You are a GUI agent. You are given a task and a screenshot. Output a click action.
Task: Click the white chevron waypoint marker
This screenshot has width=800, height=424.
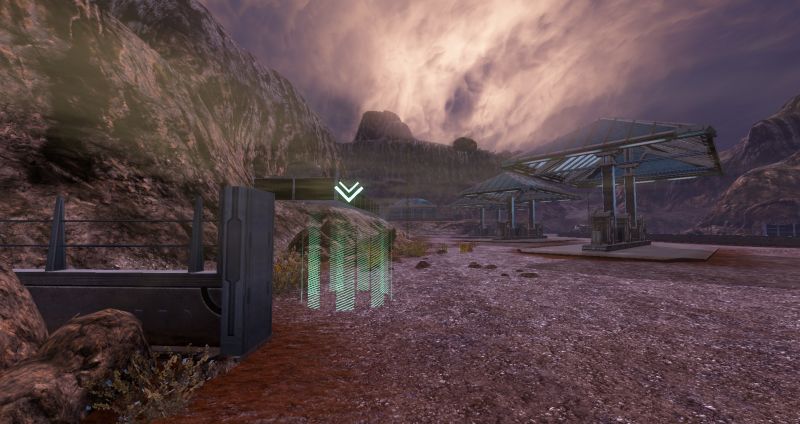(348, 191)
